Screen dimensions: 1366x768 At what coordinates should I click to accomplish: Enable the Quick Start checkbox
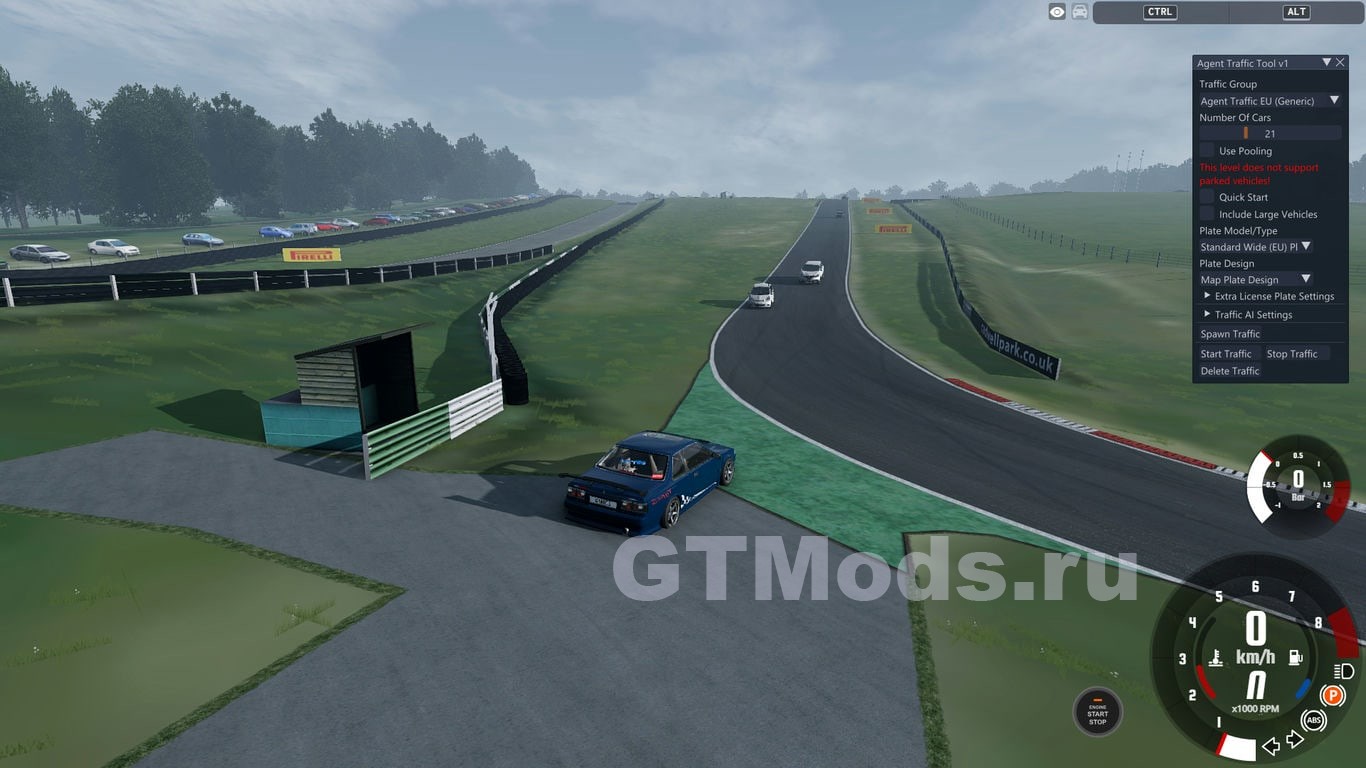[x=1207, y=197]
